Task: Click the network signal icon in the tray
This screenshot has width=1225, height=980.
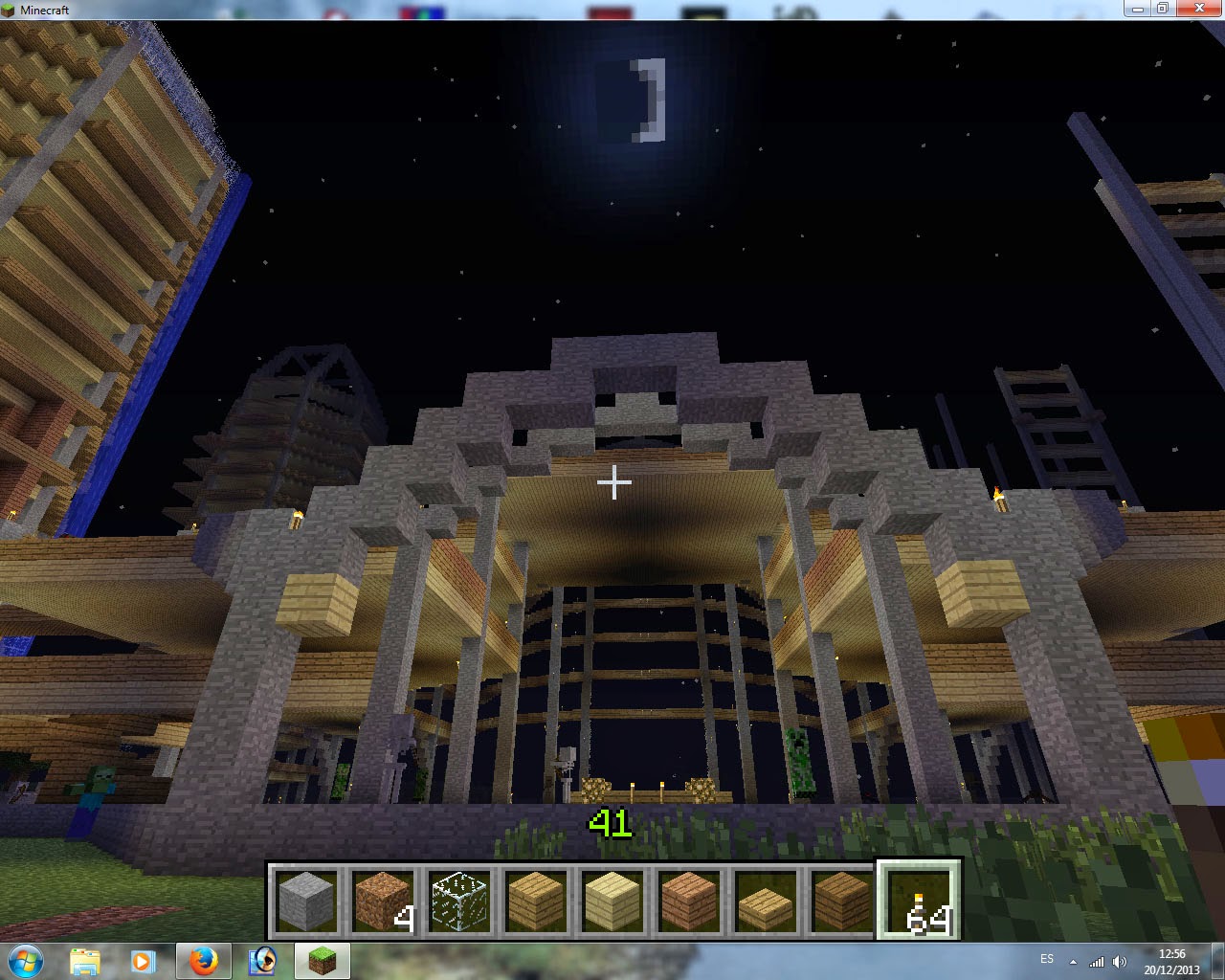Action: pos(1099,962)
